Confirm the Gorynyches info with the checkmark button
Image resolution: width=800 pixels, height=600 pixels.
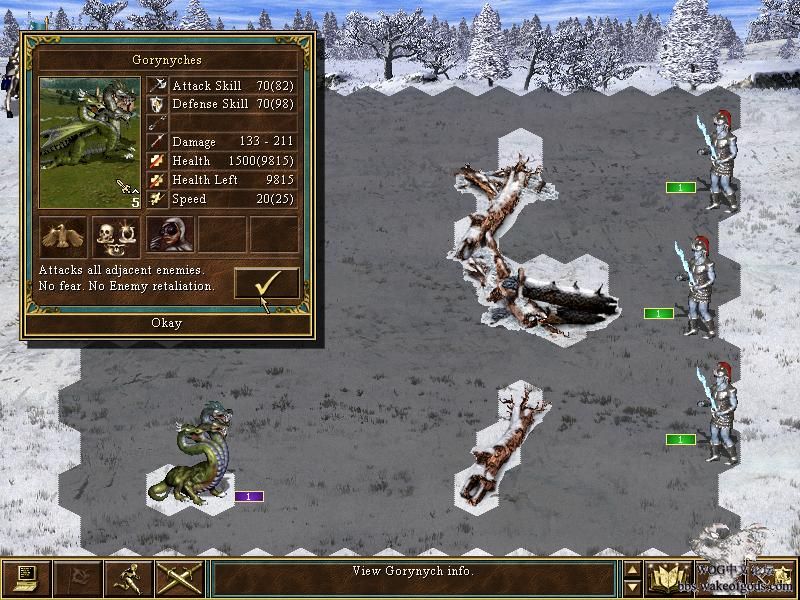[266, 283]
